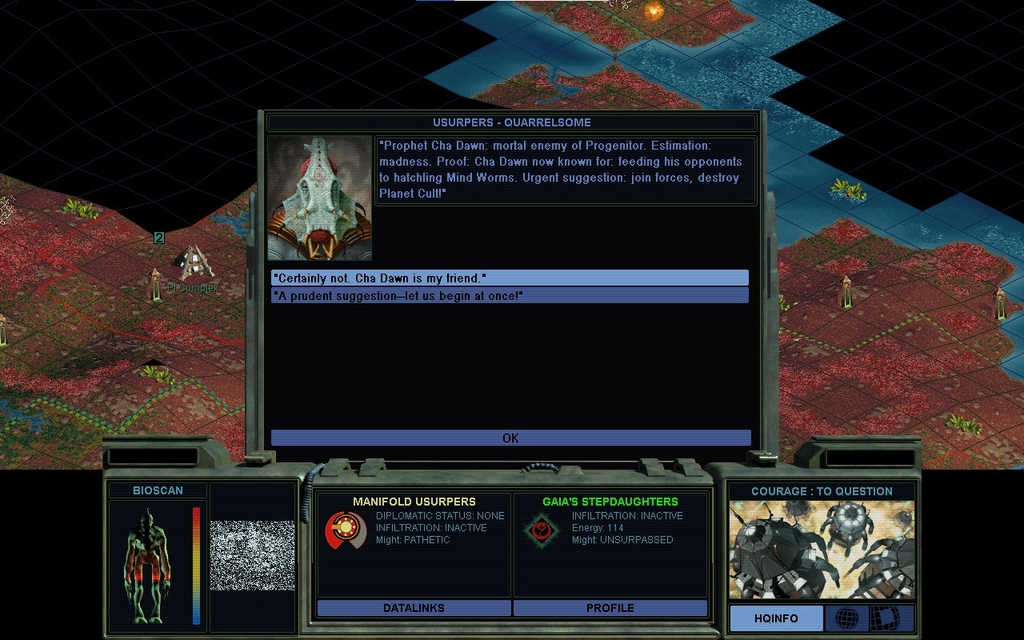Select "A prudent suggestion—let us begin at once!"
1024x640 pixels.
click(x=509, y=296)
